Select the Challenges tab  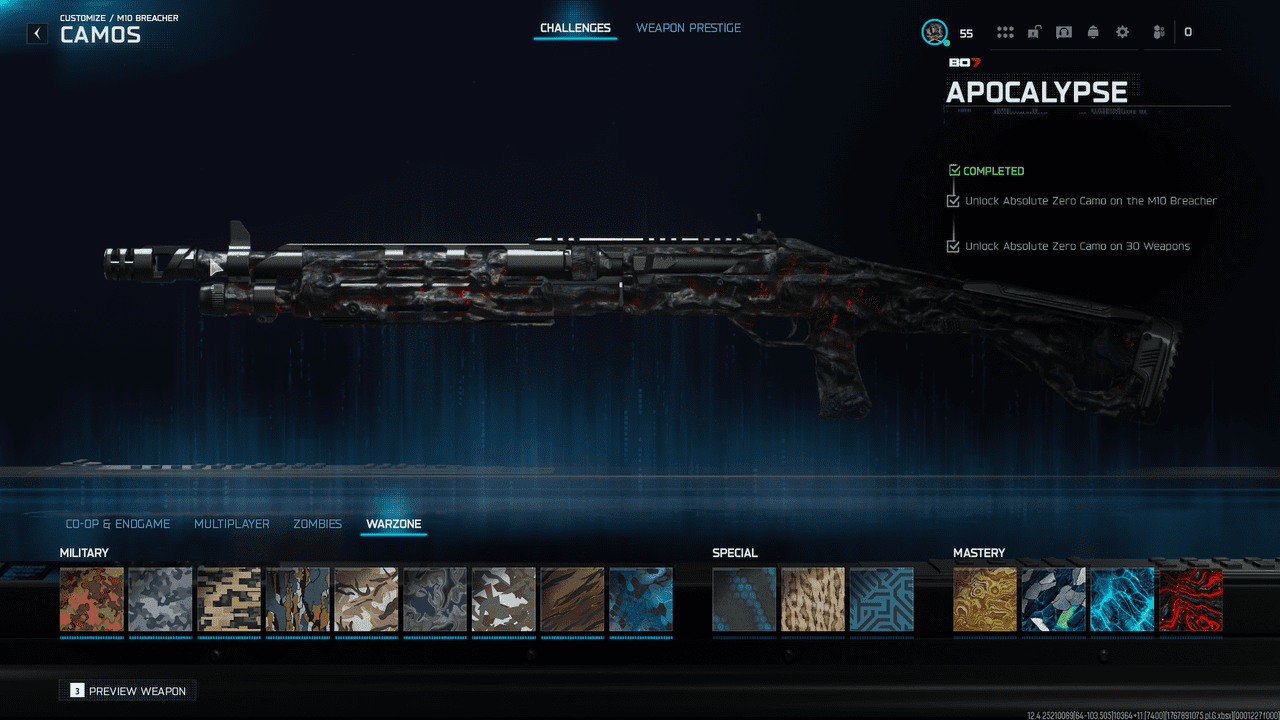tap(575, 28)
